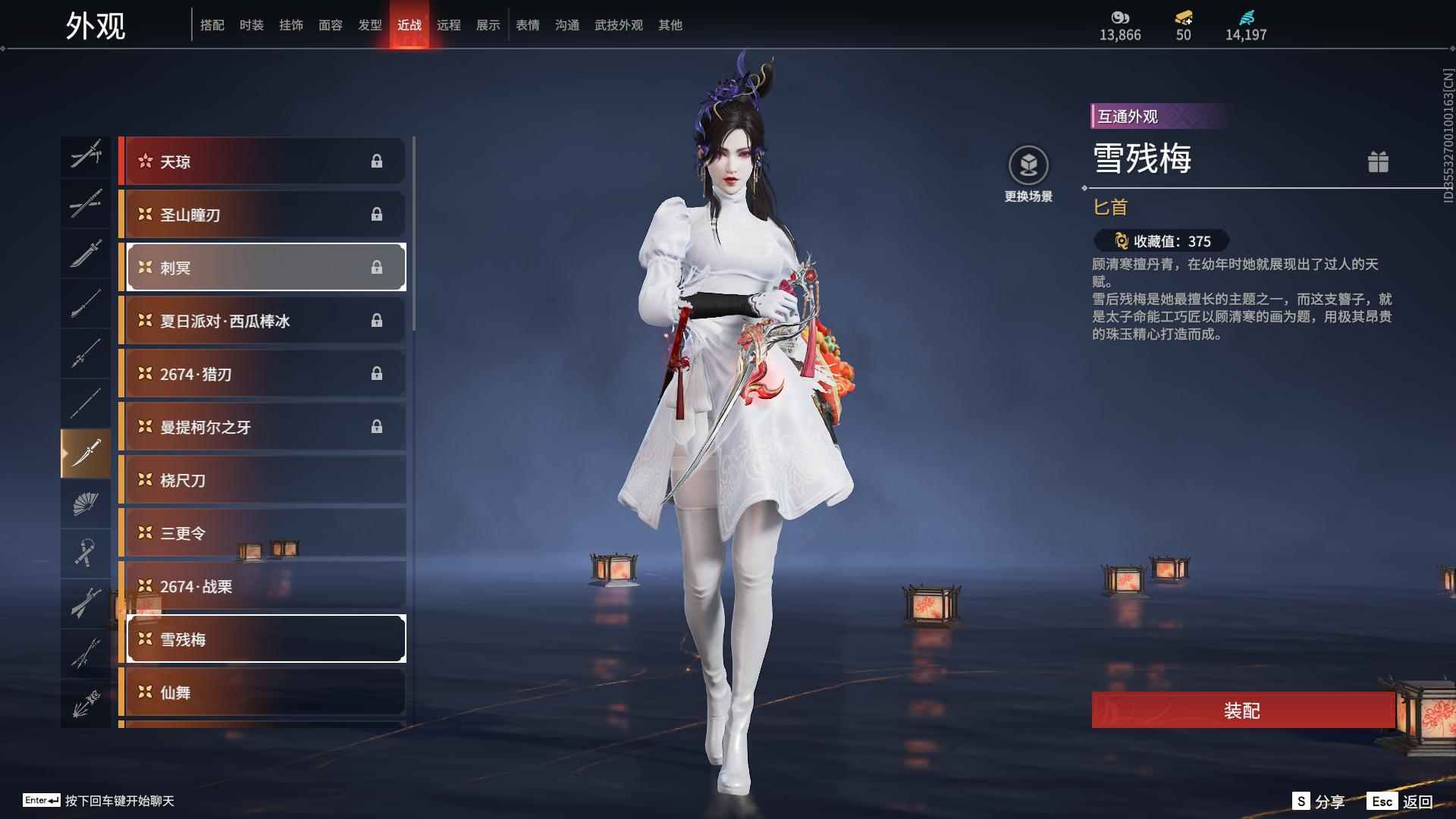Switch to the 远程 tab

tap(449, 24)
